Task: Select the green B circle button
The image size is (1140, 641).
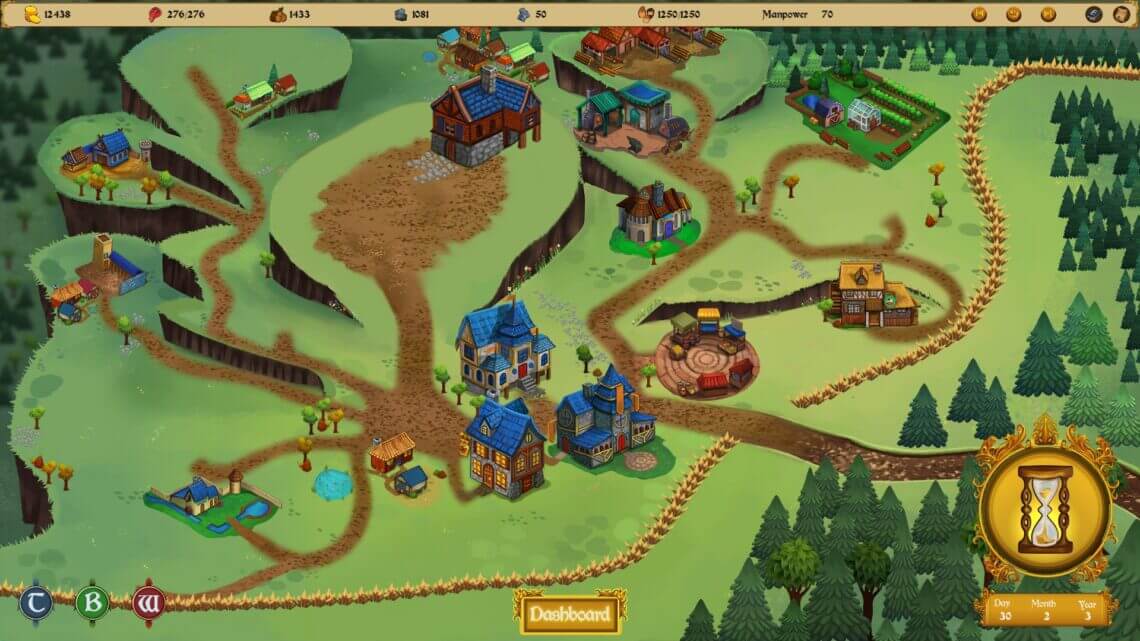Action: 91,604
